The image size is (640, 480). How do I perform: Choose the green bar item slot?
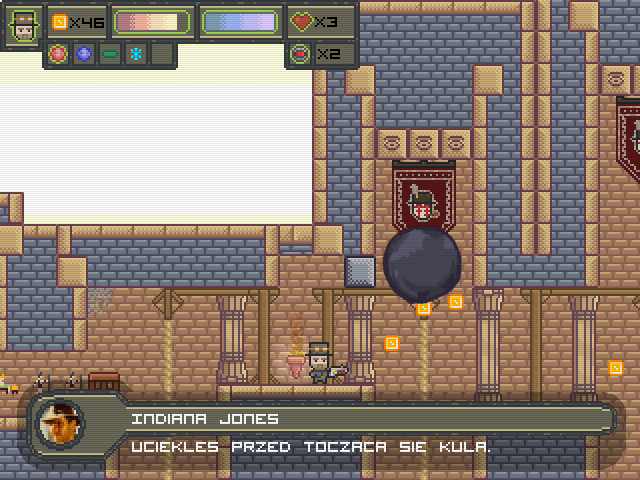coord(110,54)
